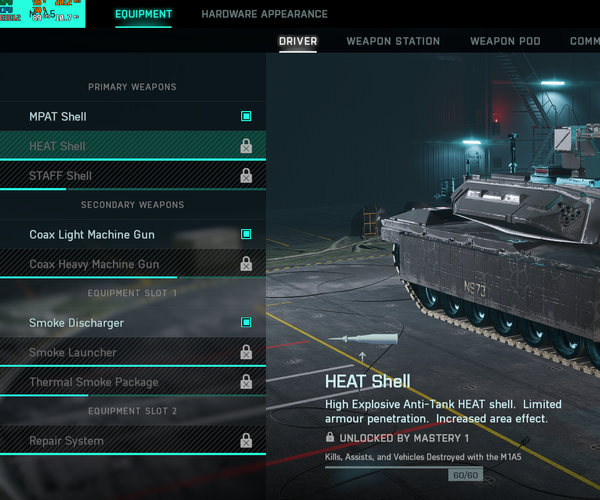Choose the Coax Heavy Machine Gun

click(132, 264)
